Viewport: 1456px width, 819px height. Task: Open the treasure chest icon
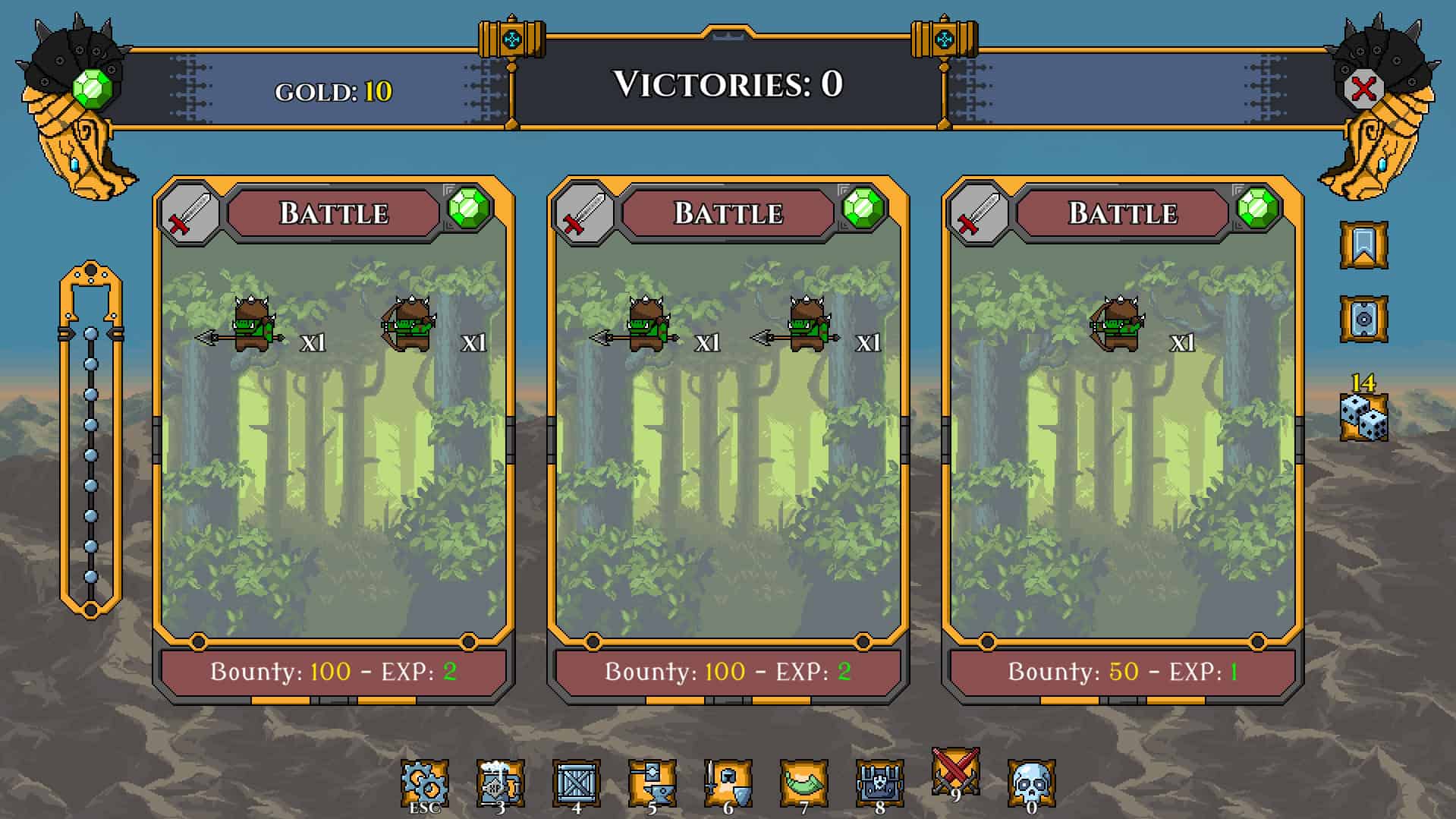coord(879,783)
